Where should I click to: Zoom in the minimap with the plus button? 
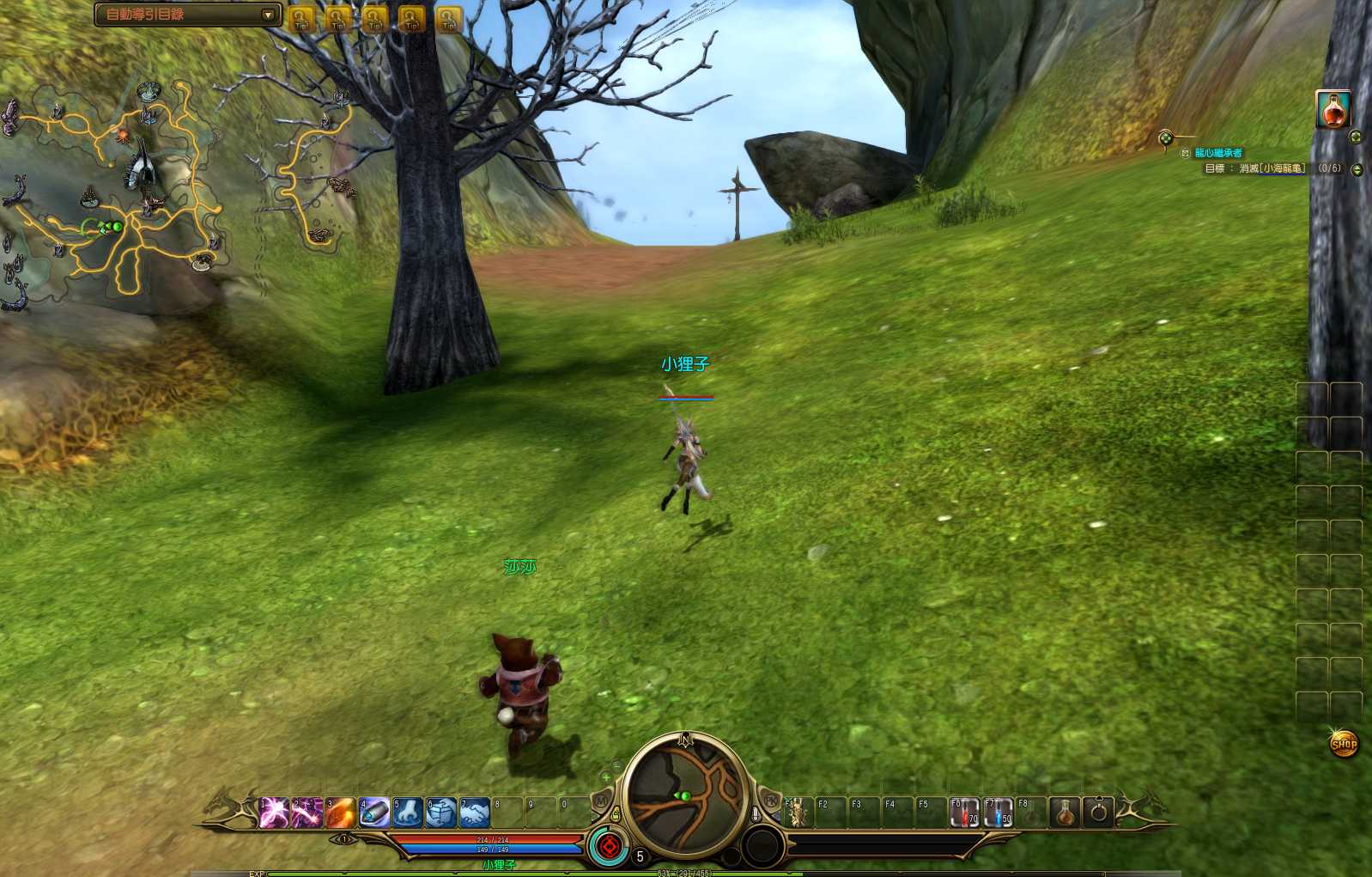(x=606, y=777)
